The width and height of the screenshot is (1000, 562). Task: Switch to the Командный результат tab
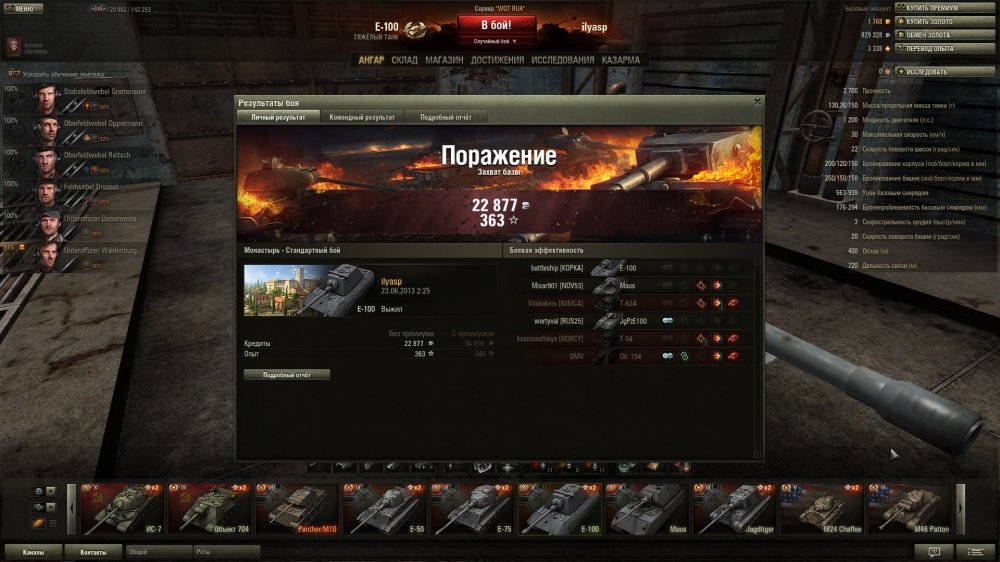point(362,117)
